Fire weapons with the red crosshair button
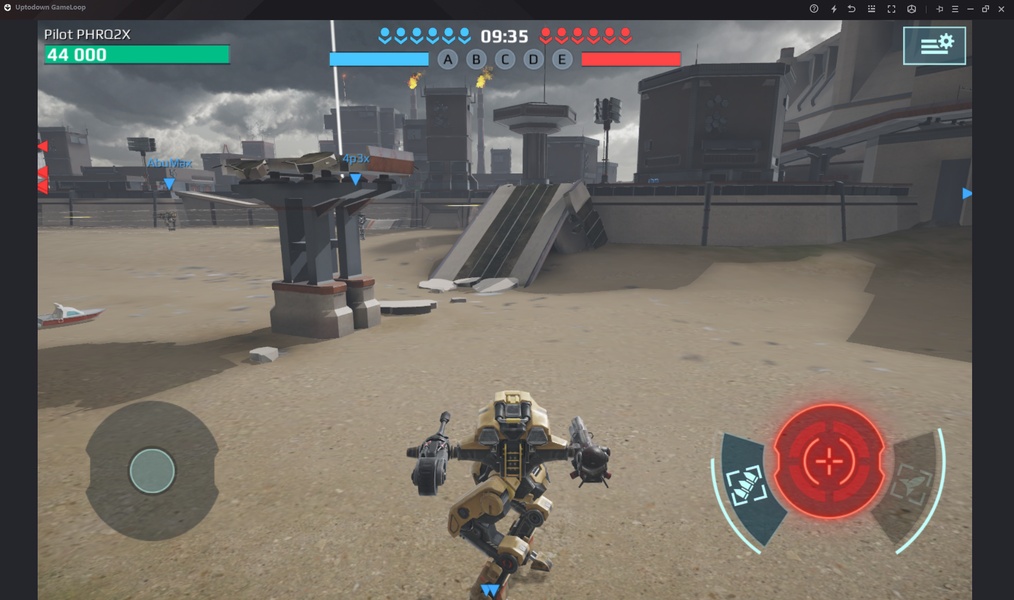This screenshot has width=1014, height=600. (x=829, y=461)
